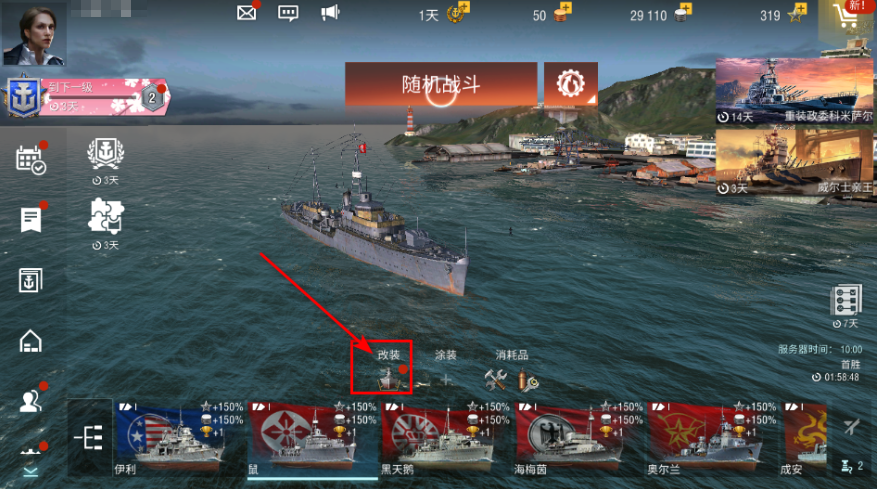Open the battle mode gear selector
877x489 pixels.
(x=571, y=85)
